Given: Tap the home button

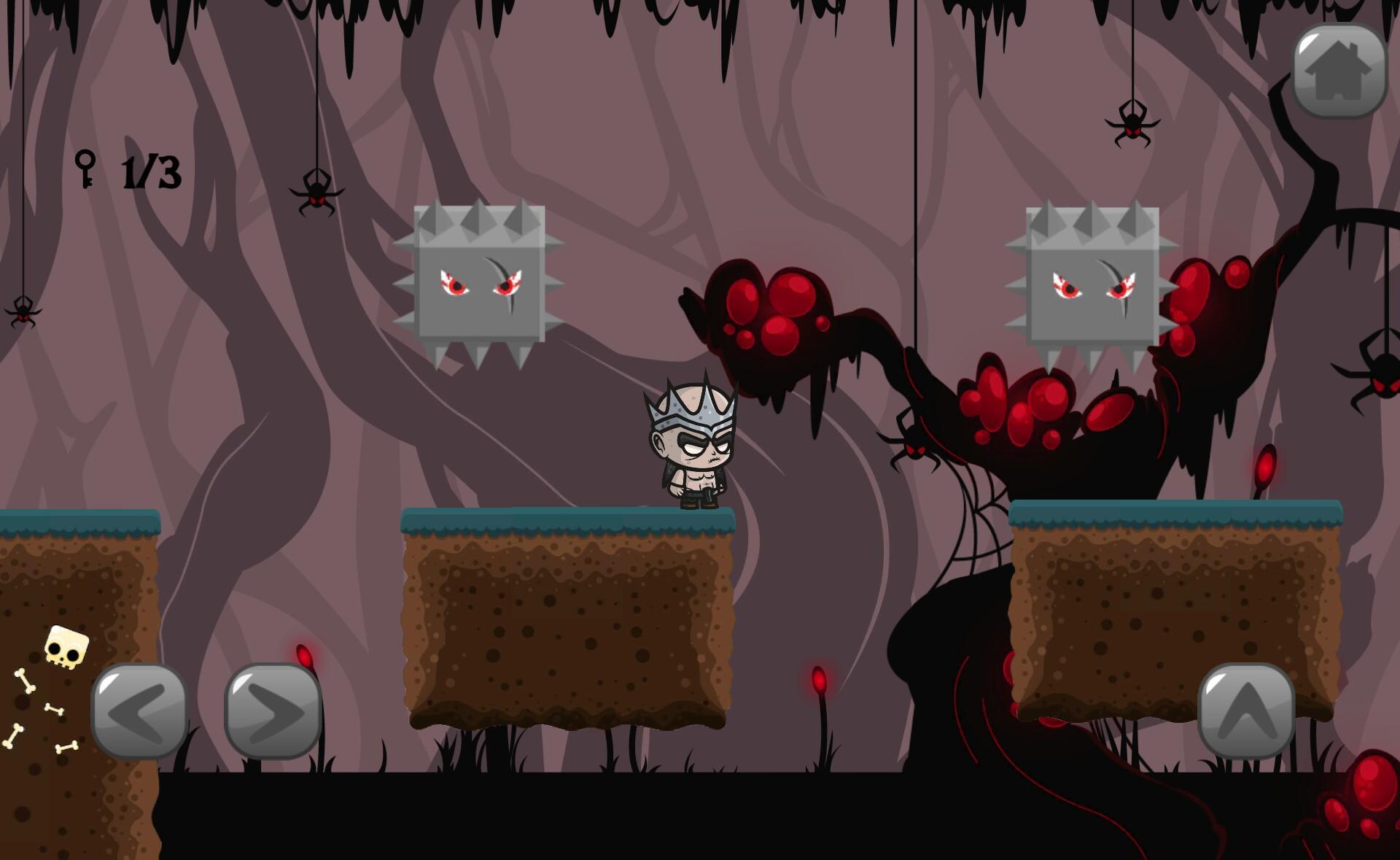Looking at the screenshot, I should point(1339,71).
